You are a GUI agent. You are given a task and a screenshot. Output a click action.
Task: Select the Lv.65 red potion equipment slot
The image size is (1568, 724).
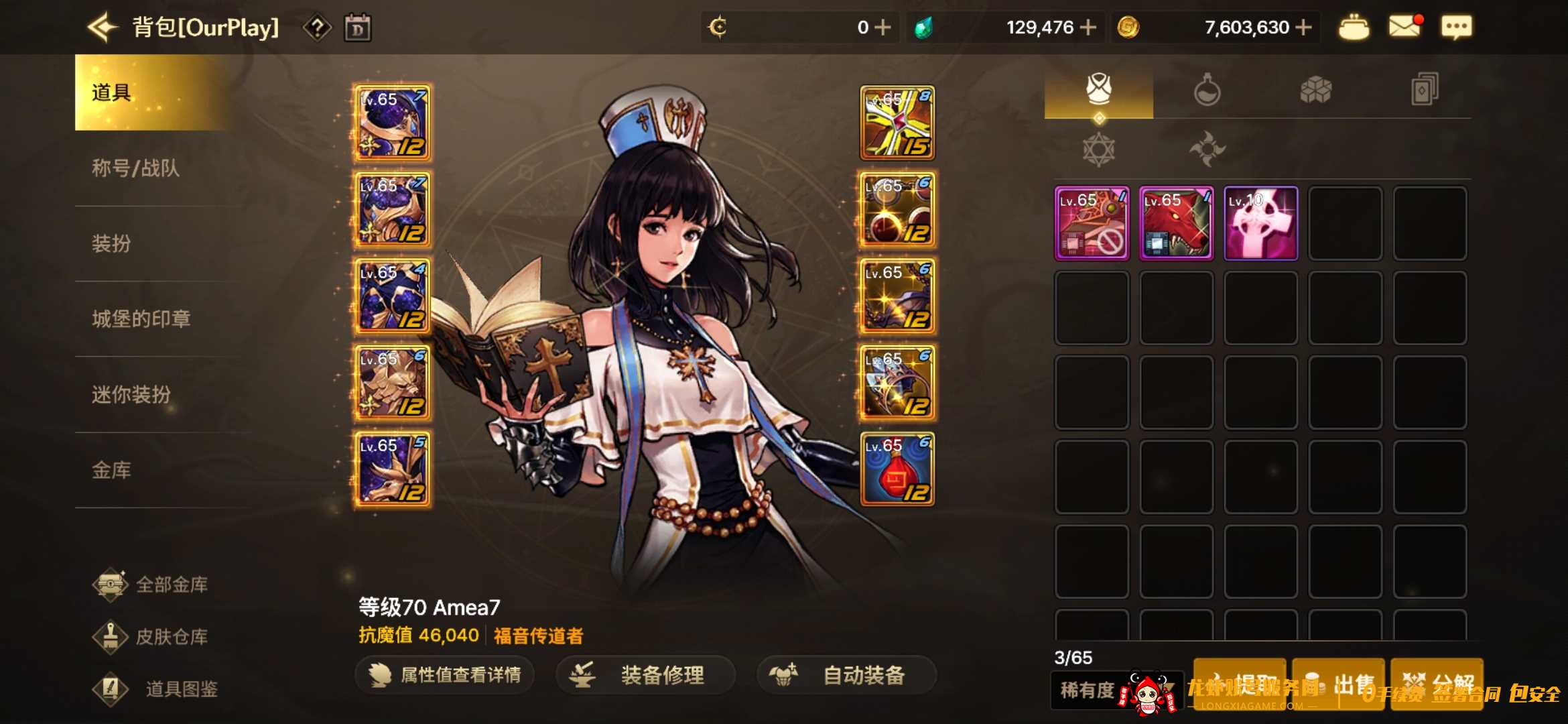[897, 469]
